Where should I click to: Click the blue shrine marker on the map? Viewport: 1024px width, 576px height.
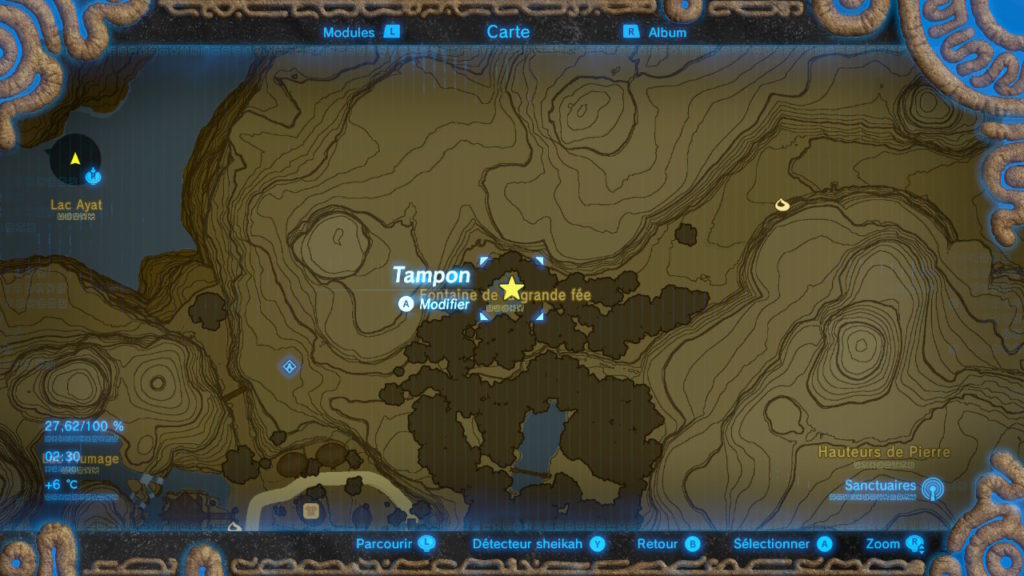click(290, 366)
